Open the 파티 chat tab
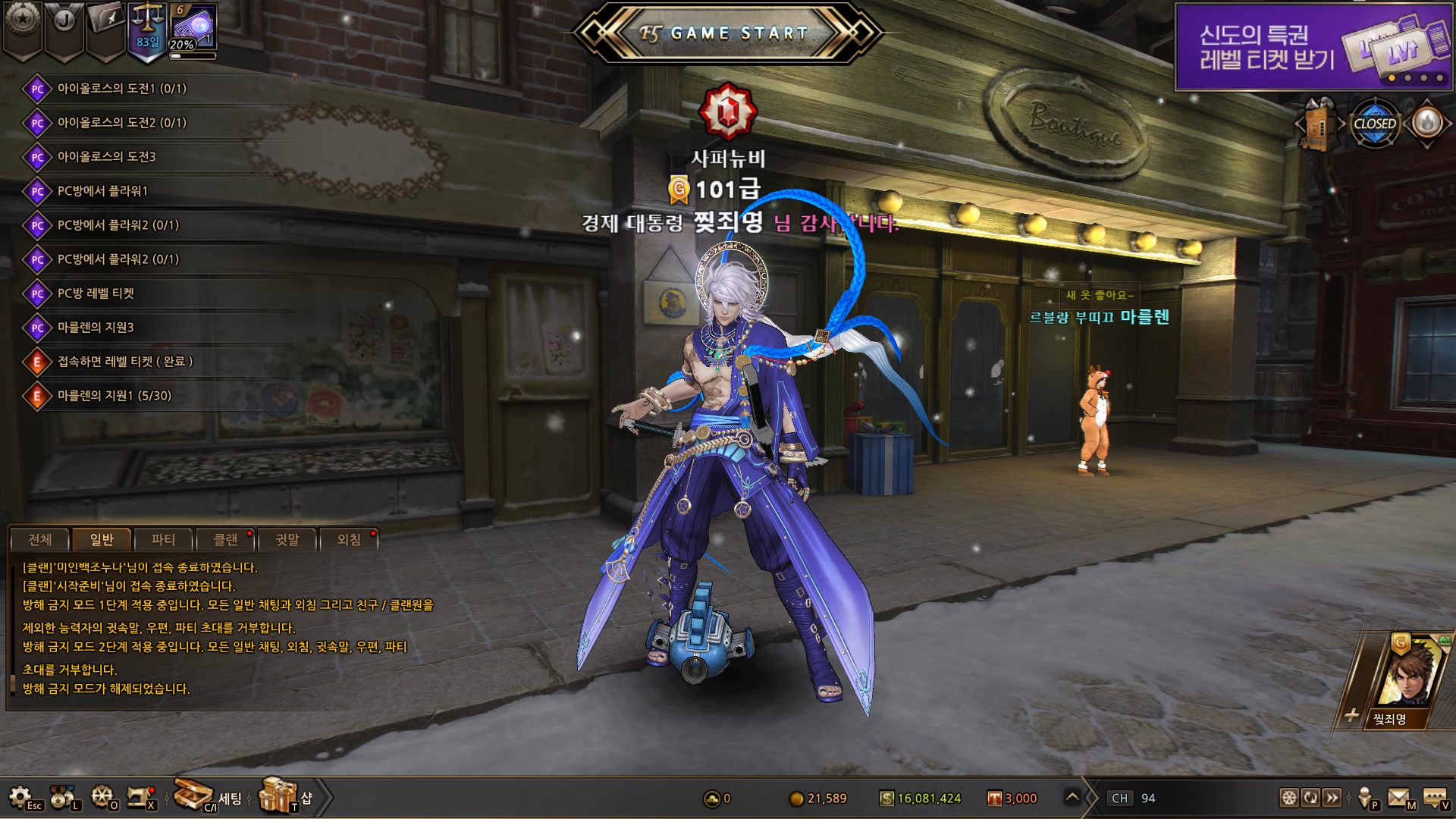 point(163,539)
